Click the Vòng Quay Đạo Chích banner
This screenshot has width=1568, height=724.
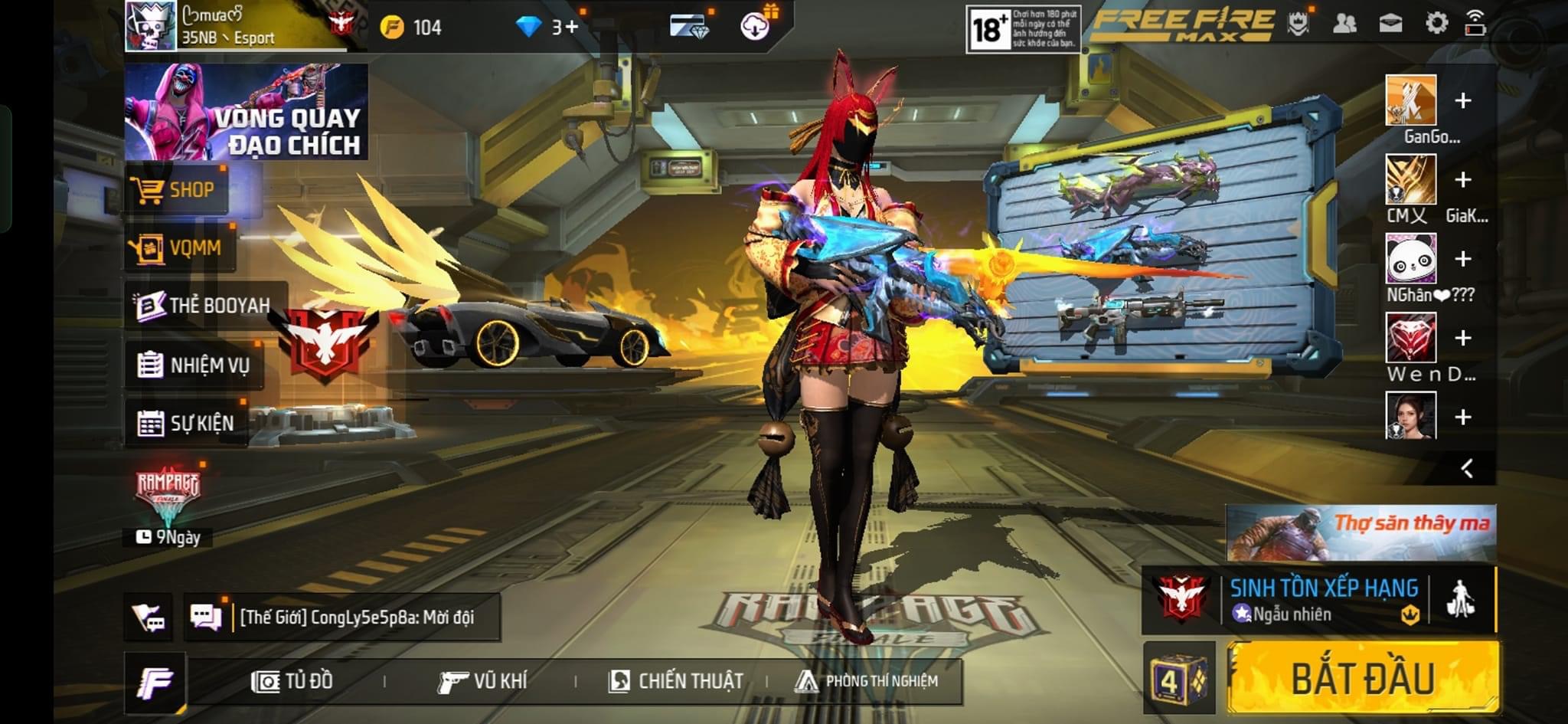tap(246, 112)
